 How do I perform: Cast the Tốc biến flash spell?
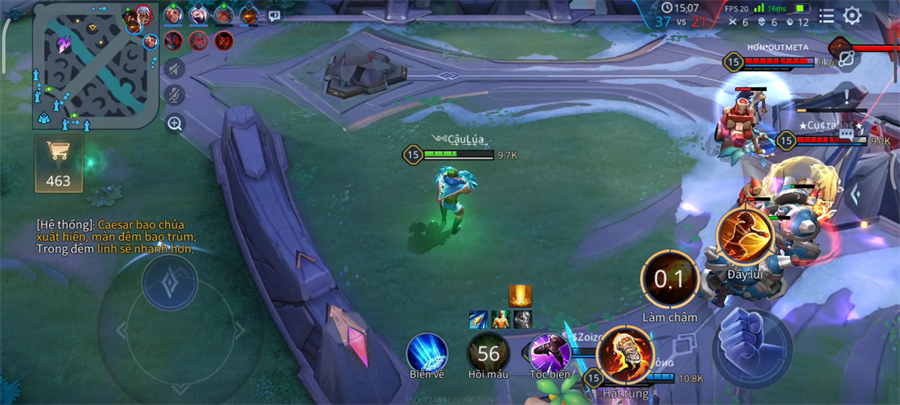click(550, 353)
